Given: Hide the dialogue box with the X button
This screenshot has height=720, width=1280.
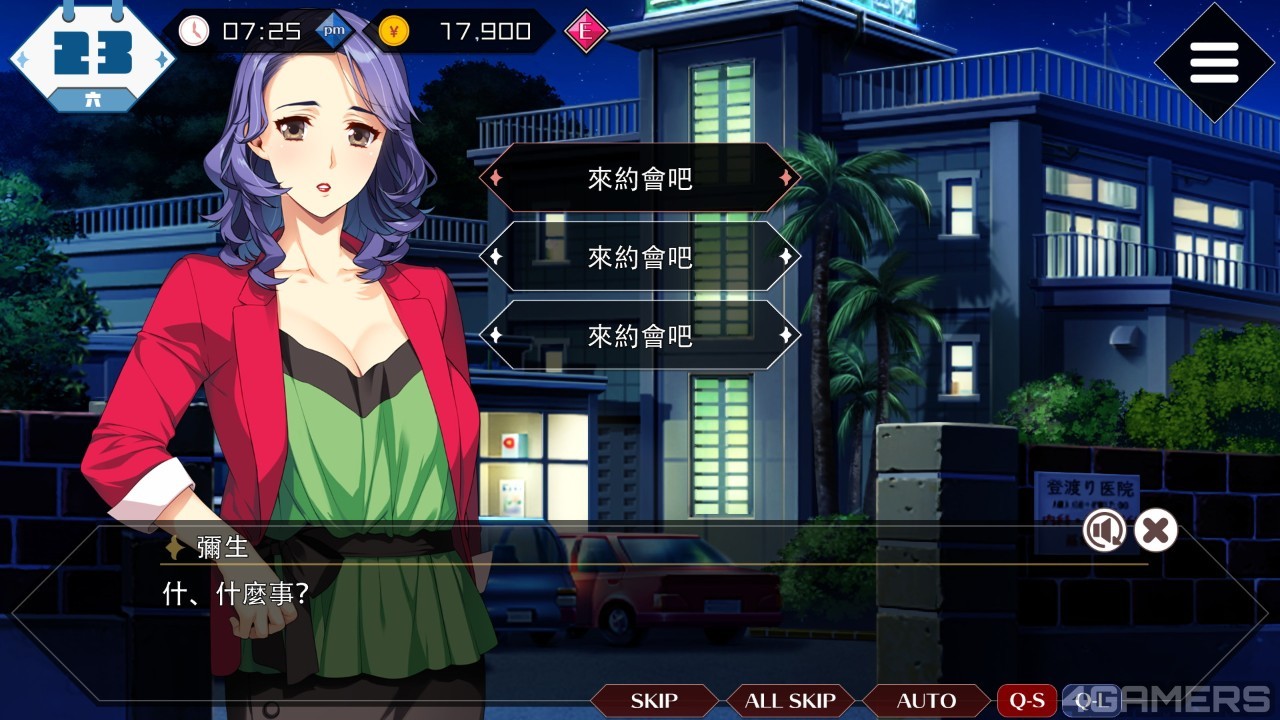Looking at the screenshot, I should coord(1155,530).
